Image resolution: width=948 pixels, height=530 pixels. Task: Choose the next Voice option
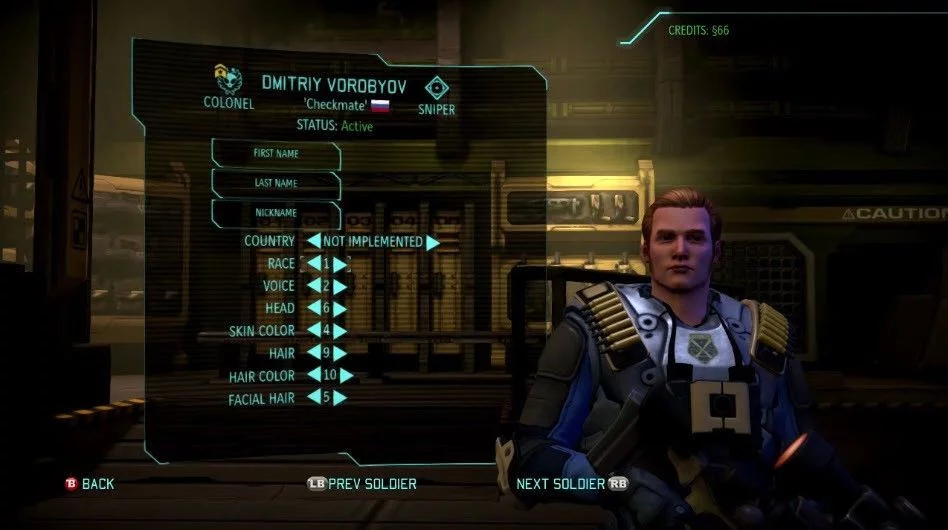pos(340,287)
